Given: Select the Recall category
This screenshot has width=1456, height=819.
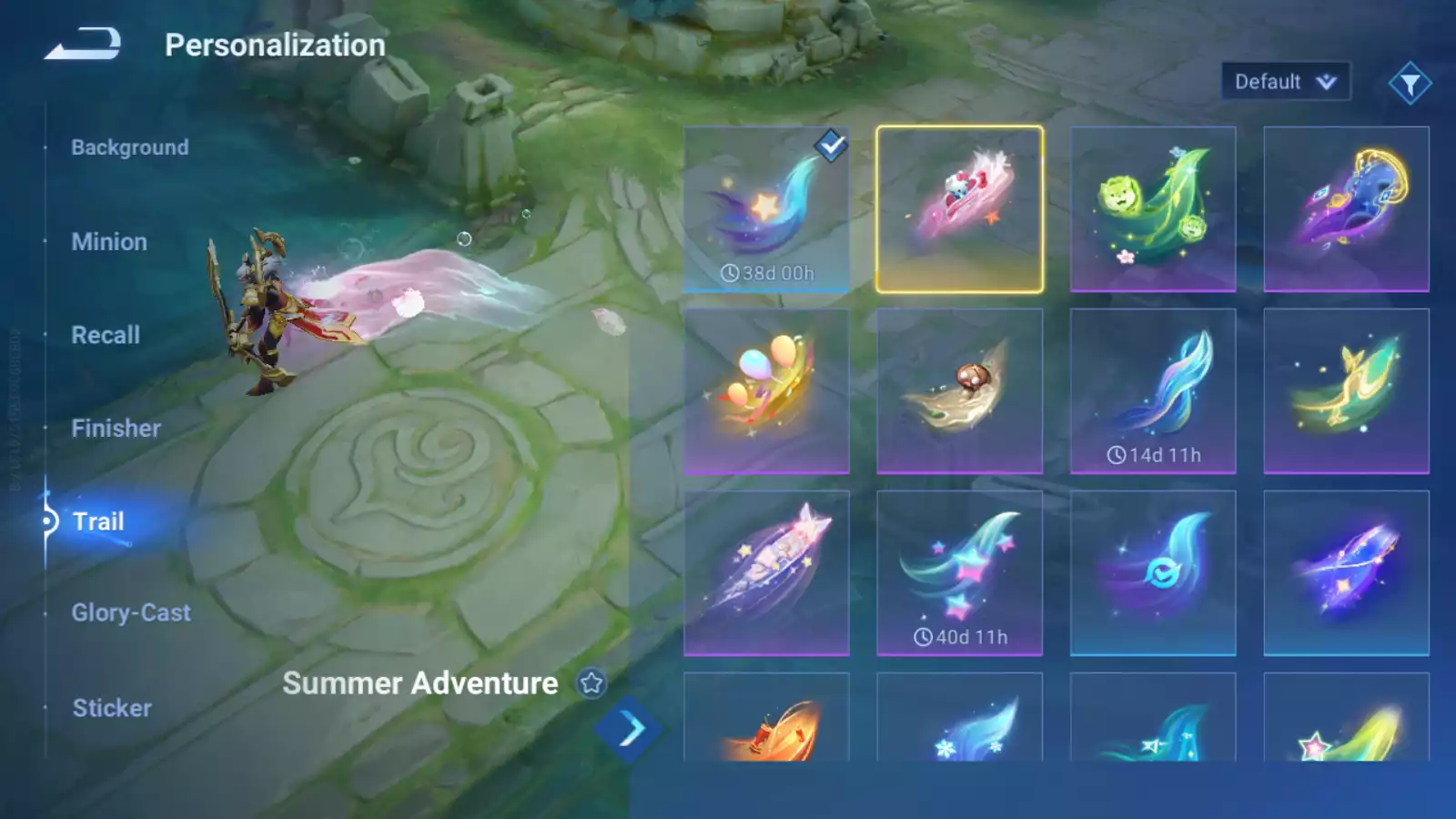Looking at the screenshot, I should pyautogui.click(x=106, y=335).
